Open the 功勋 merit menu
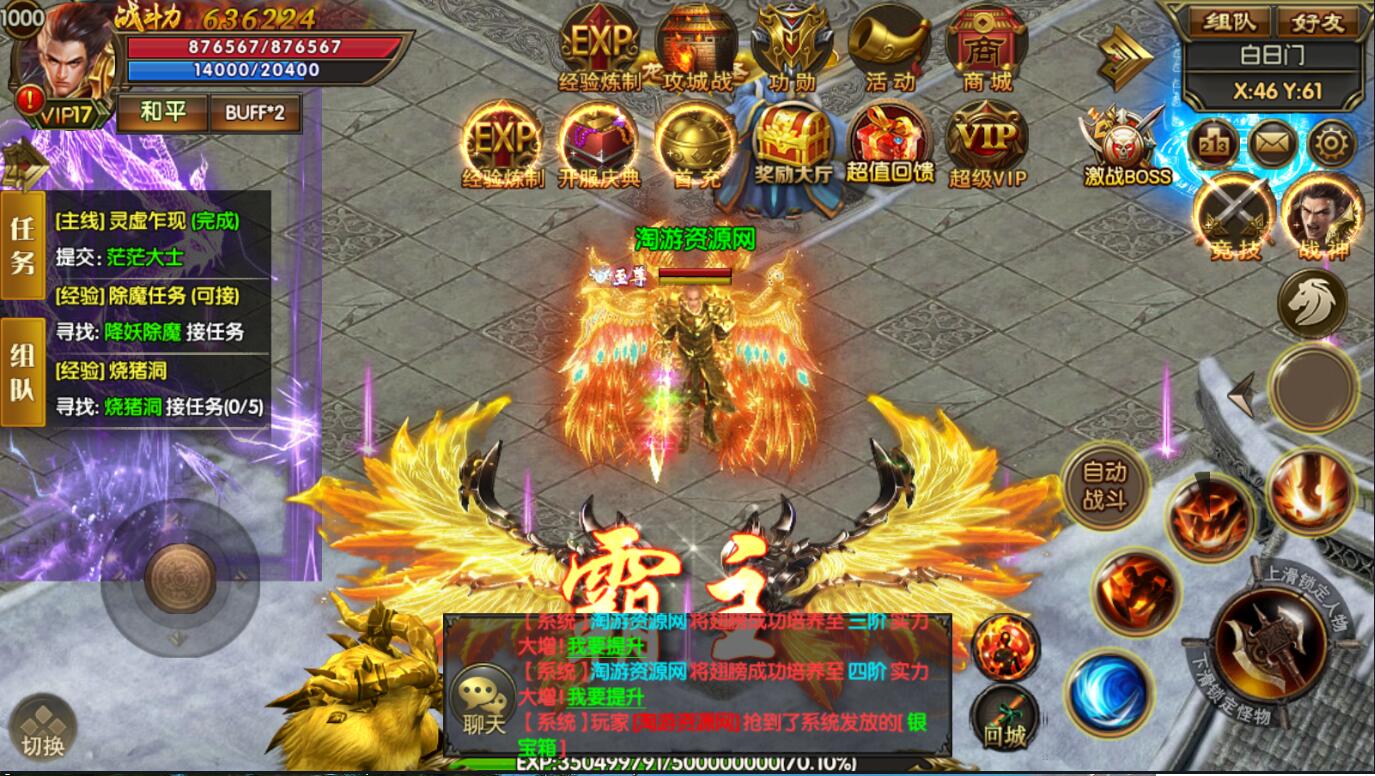 [x=792, y=50]
